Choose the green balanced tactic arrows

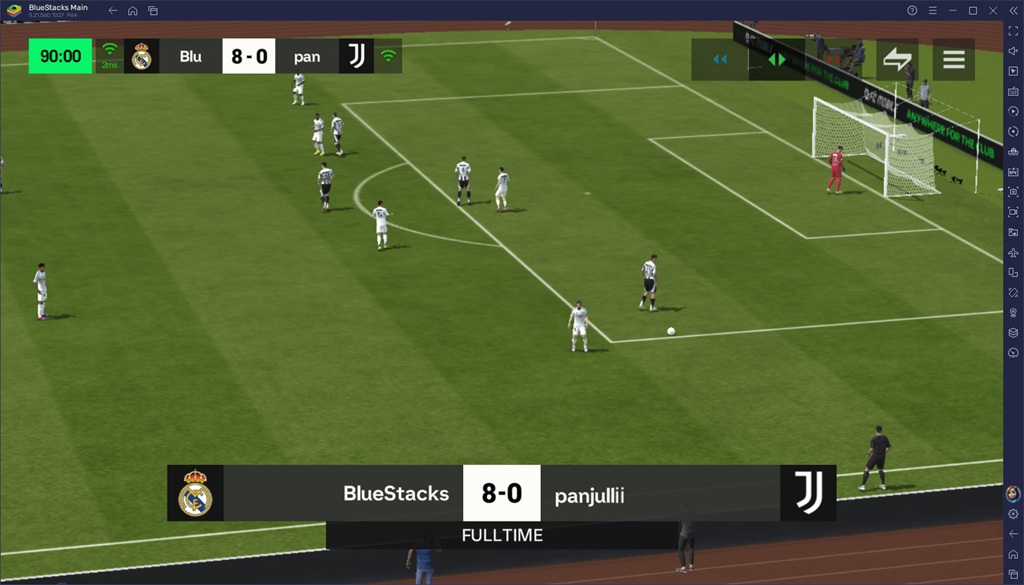(x=777, y=59)
